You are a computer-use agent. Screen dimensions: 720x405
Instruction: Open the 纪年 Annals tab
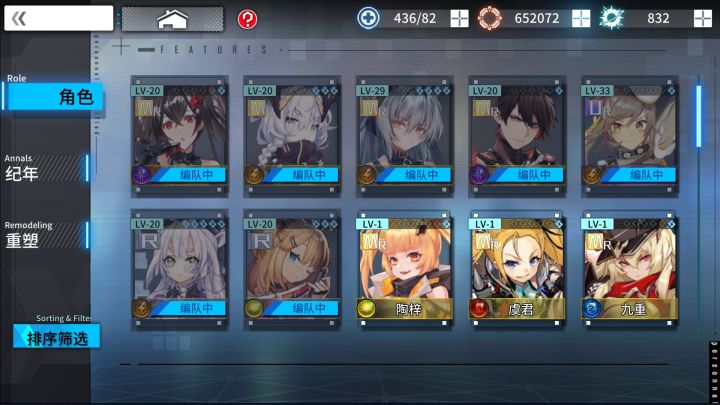45,168
